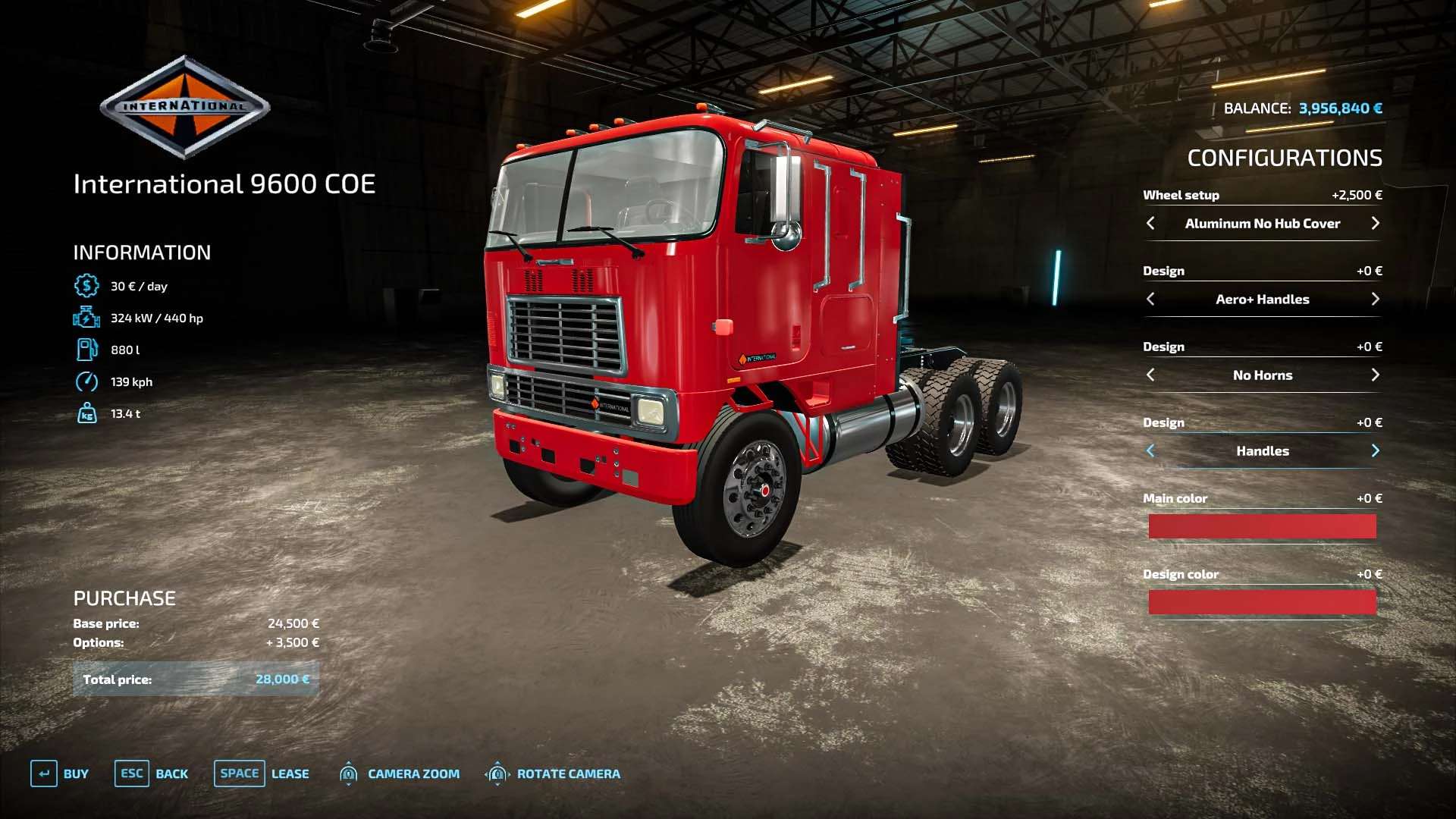
Task: Go to previous design before Aero+ Handles
Action: point(1150,299)
